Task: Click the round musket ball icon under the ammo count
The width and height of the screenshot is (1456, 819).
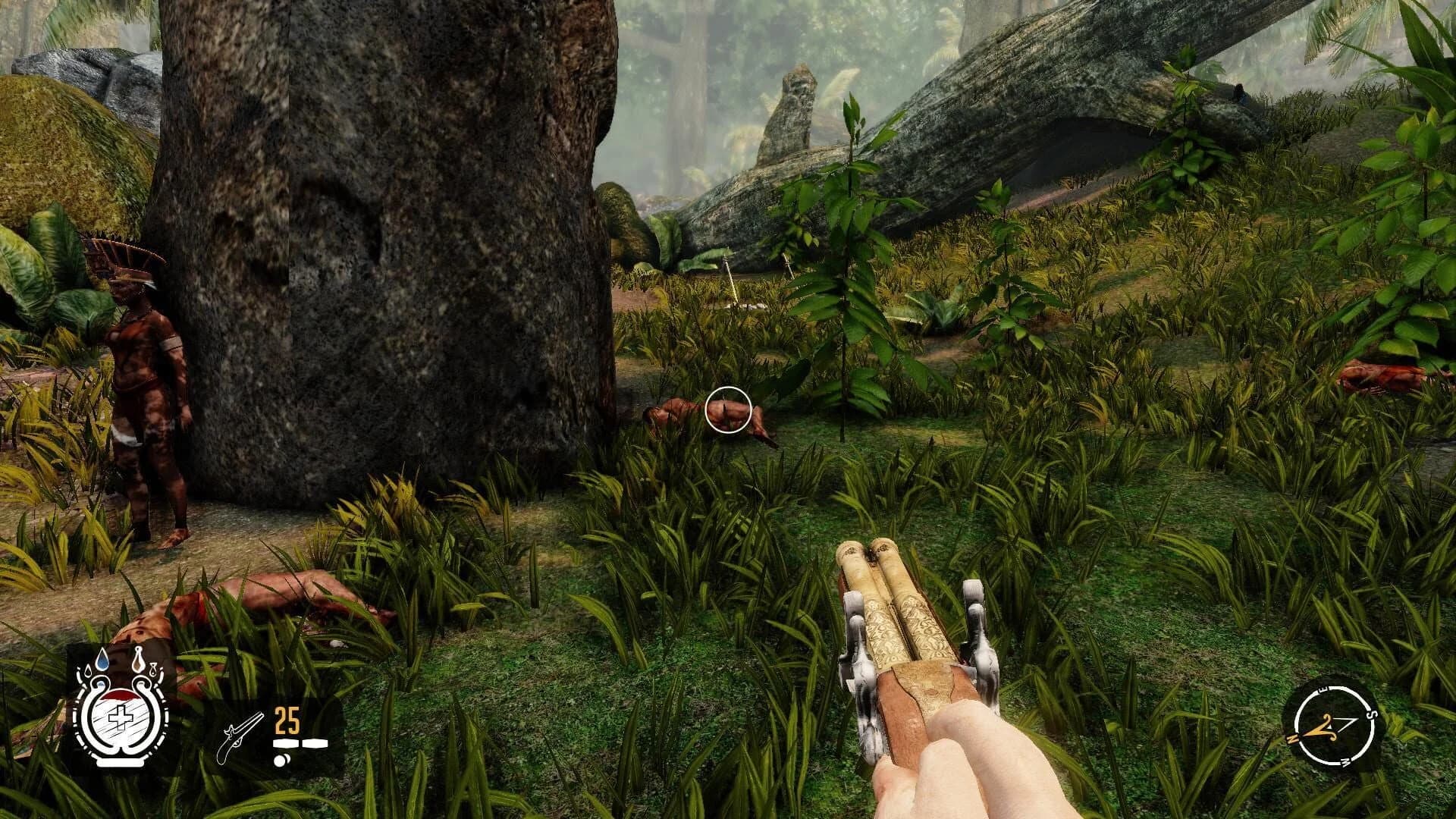Action: pos(281,760)
